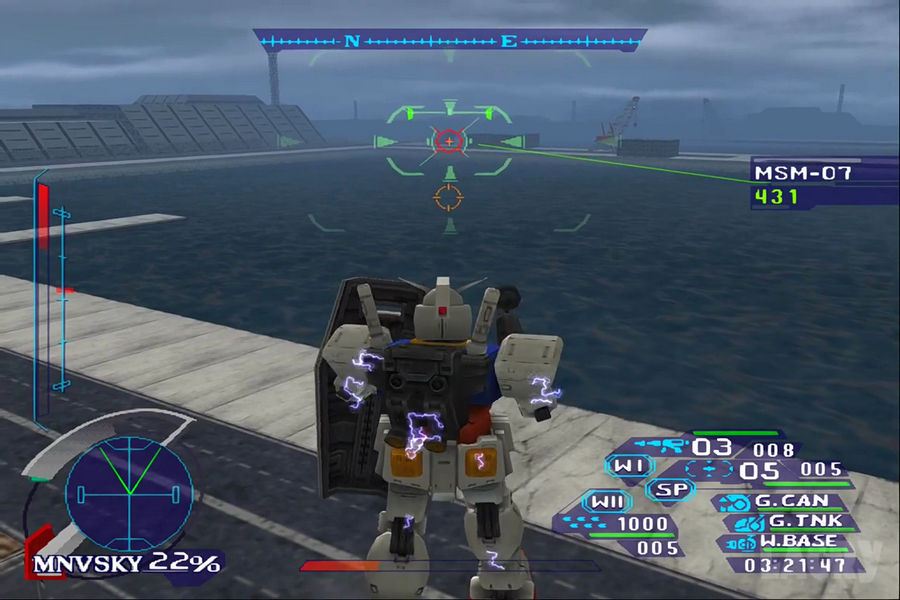Screen dimensions: 900x600
Task: Click the oval reticle icon beside 05
Action: (710, 468)
